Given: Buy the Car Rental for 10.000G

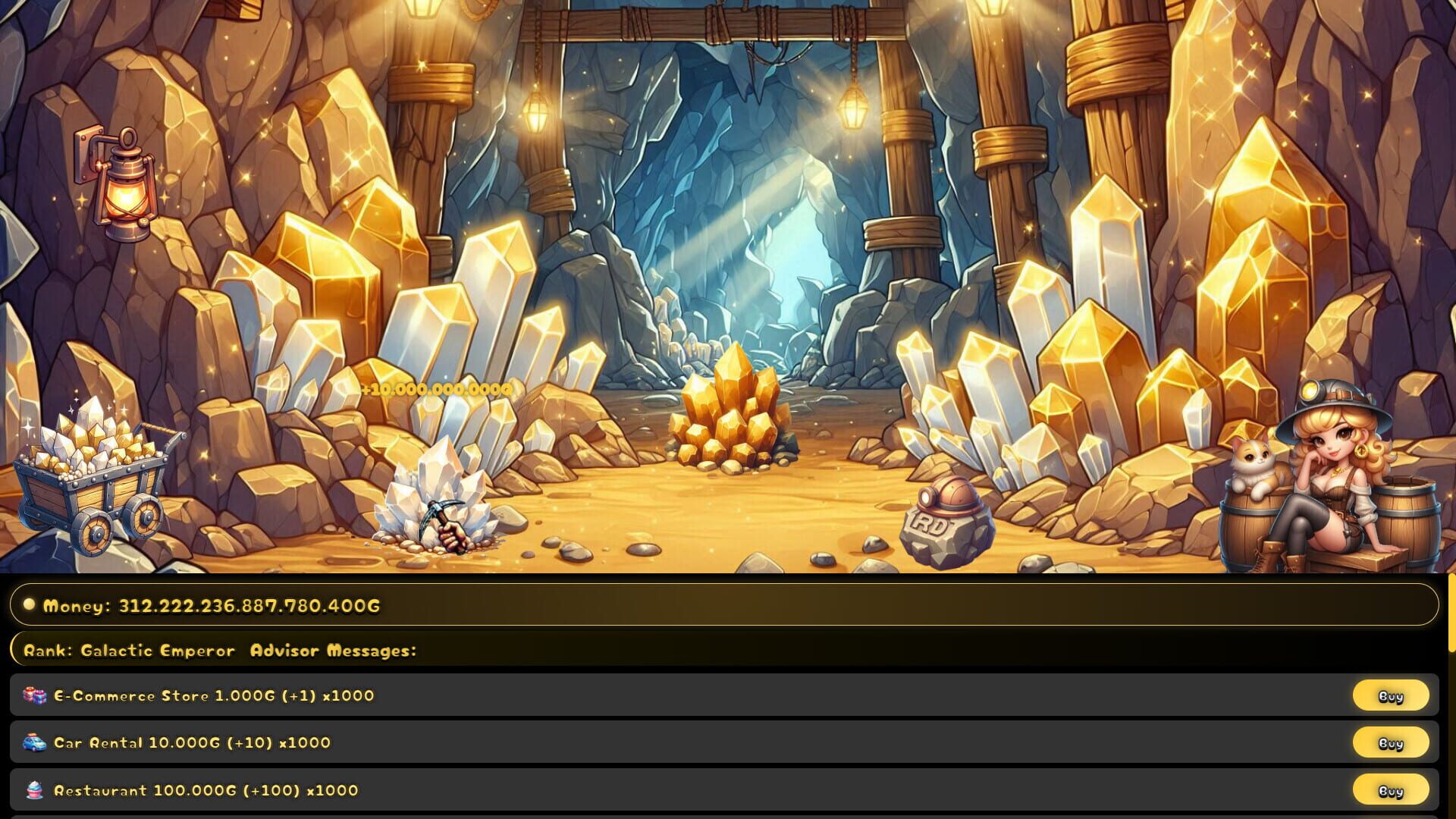Looking at the screenshot, I should pyautogui.click(x=1391, y=742).
